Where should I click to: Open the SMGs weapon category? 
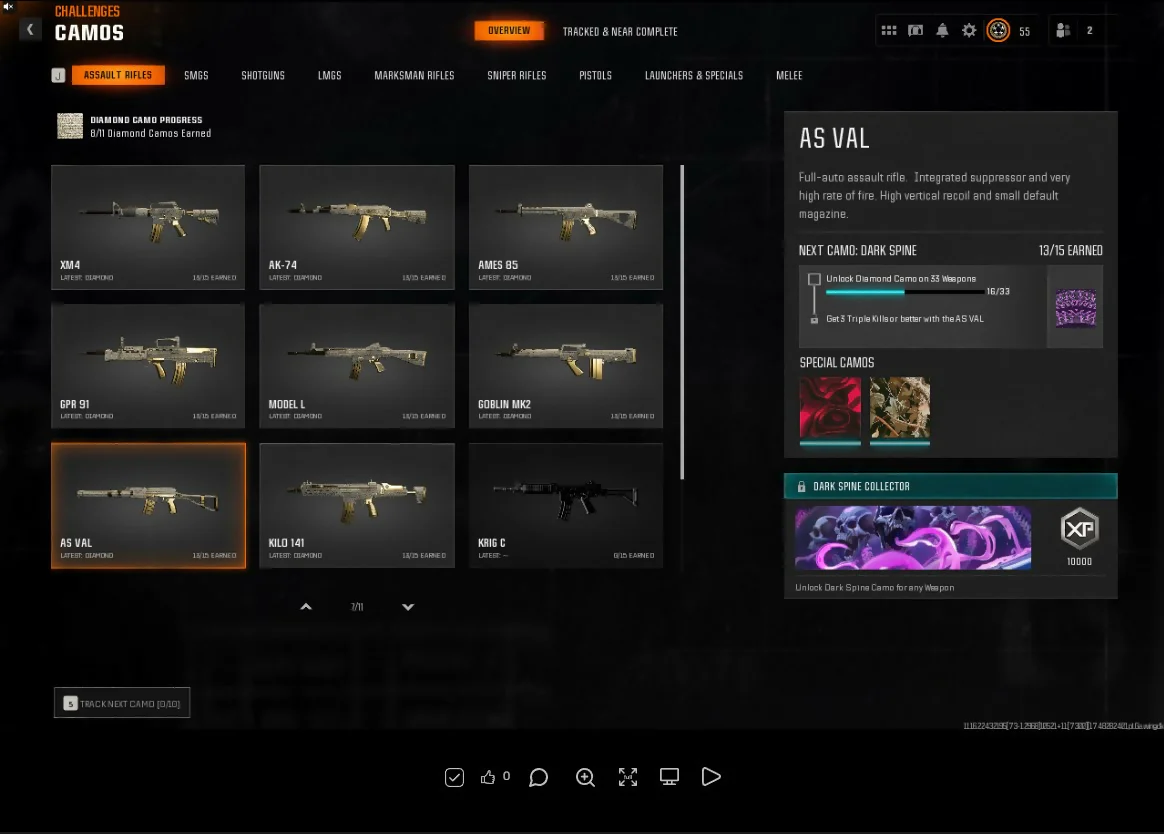click(x=196, y=76)
